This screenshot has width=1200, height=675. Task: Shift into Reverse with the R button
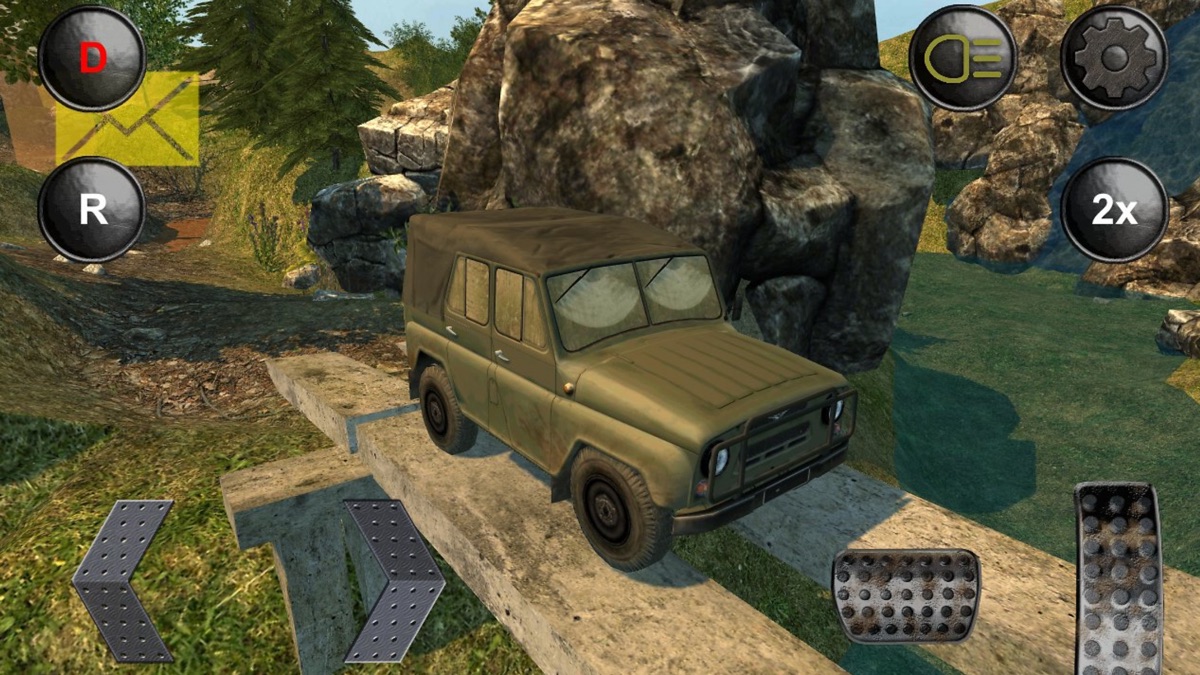pos(92,210)
